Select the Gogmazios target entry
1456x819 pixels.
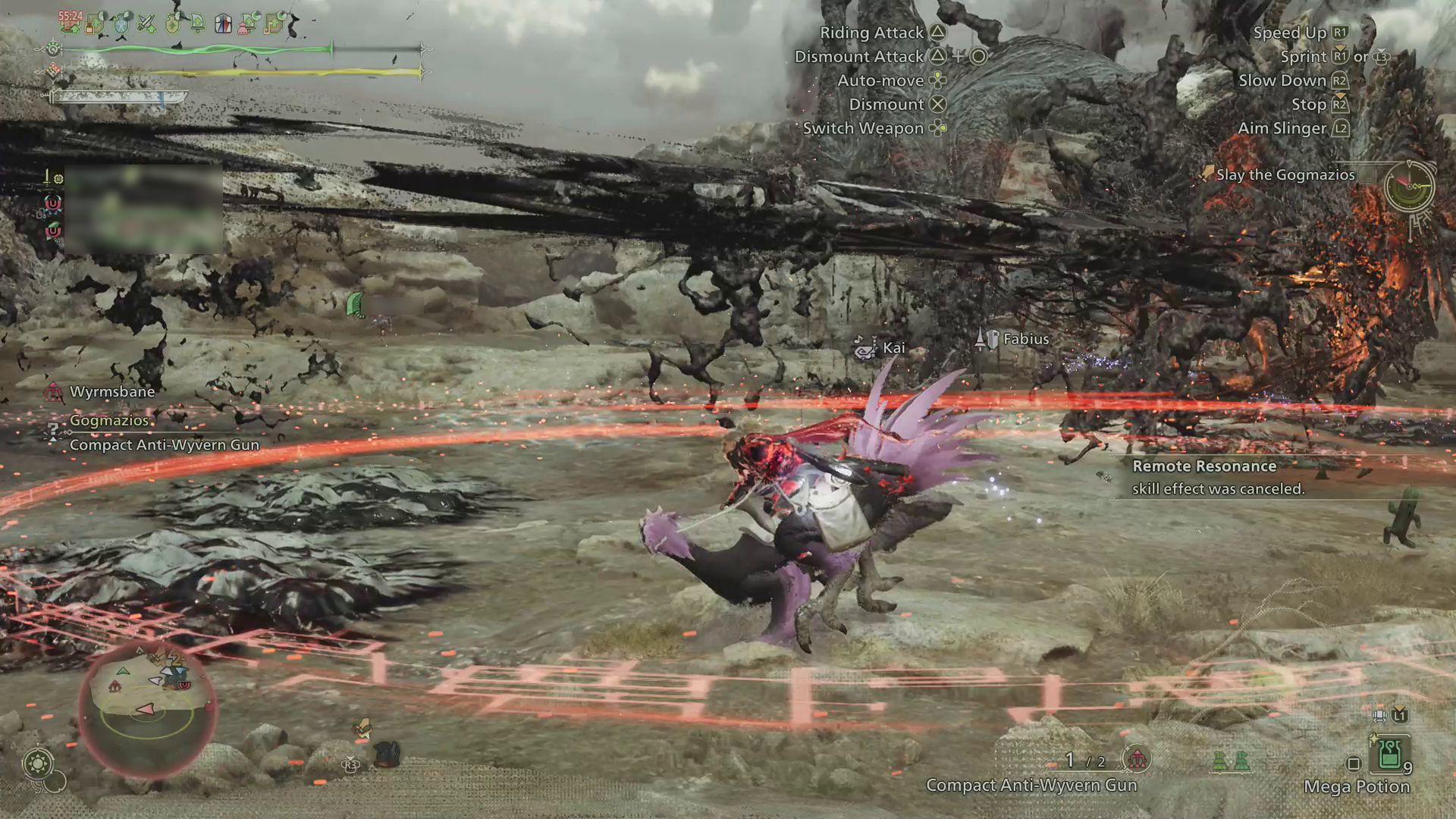109,421
